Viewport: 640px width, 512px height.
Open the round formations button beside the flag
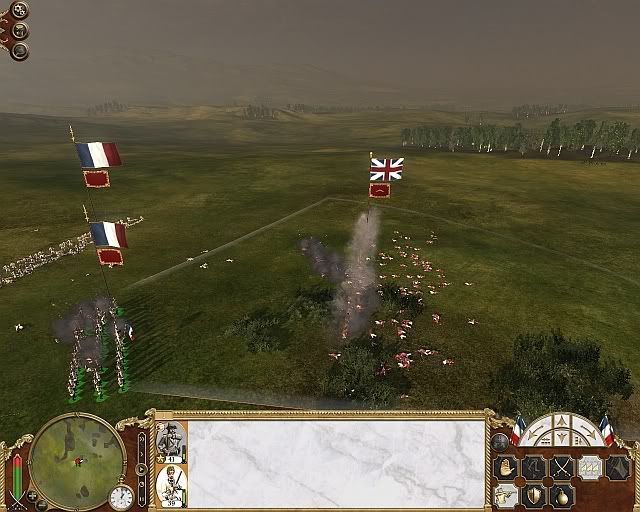coord(499,440)
